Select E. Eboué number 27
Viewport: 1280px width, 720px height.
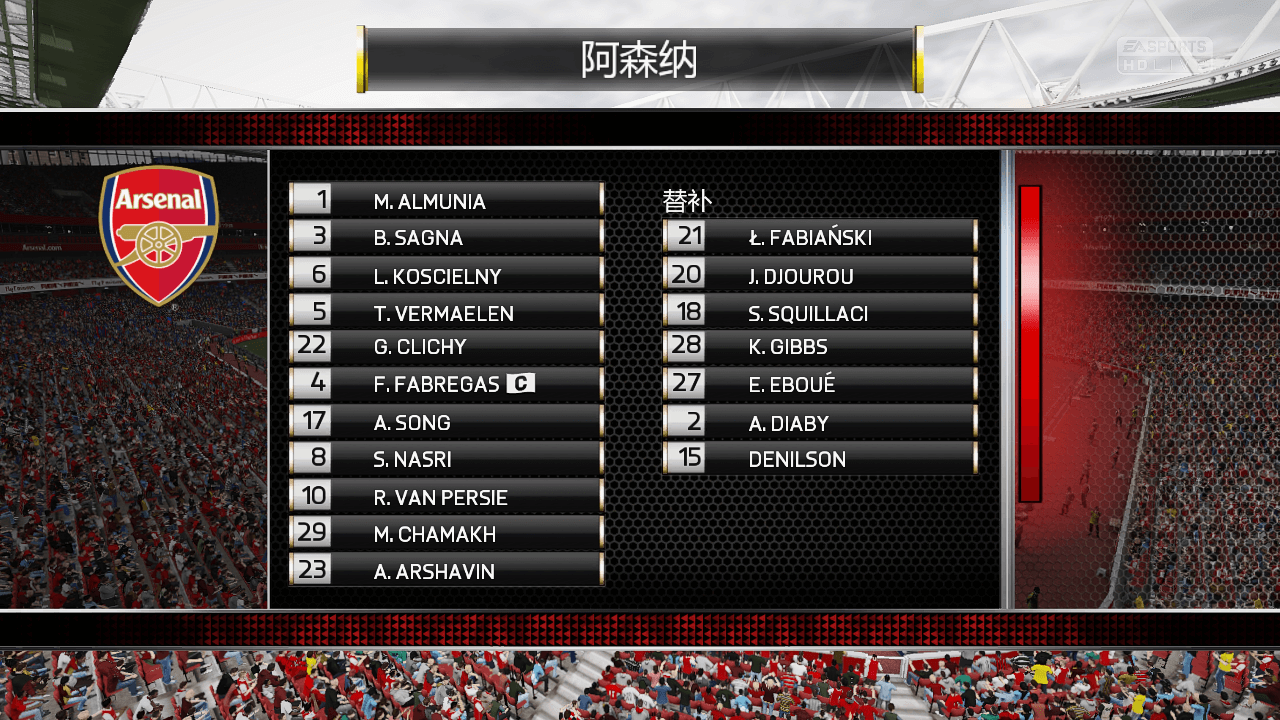pyautogui.click(x=820, y=384)
